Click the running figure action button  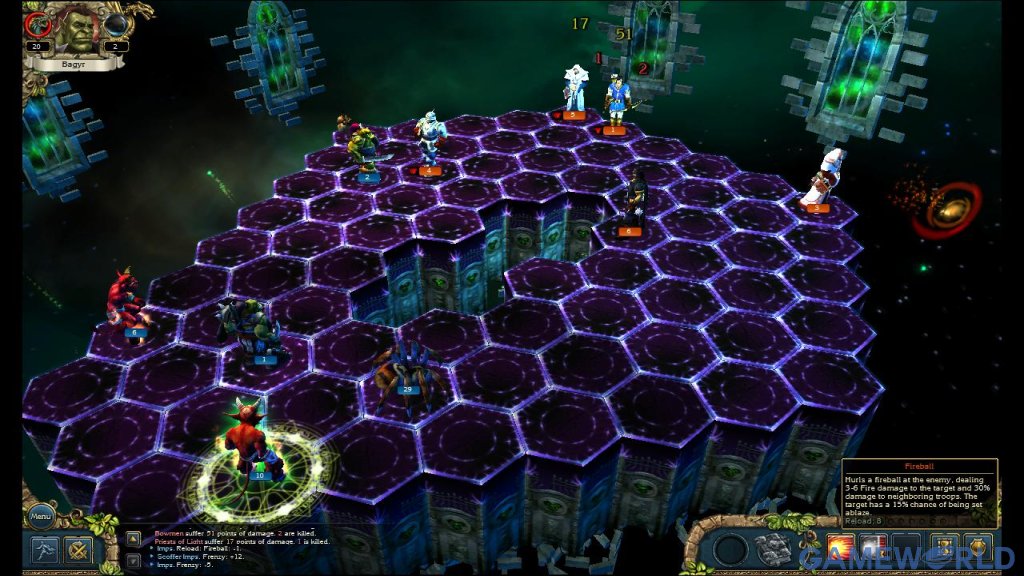43,550
